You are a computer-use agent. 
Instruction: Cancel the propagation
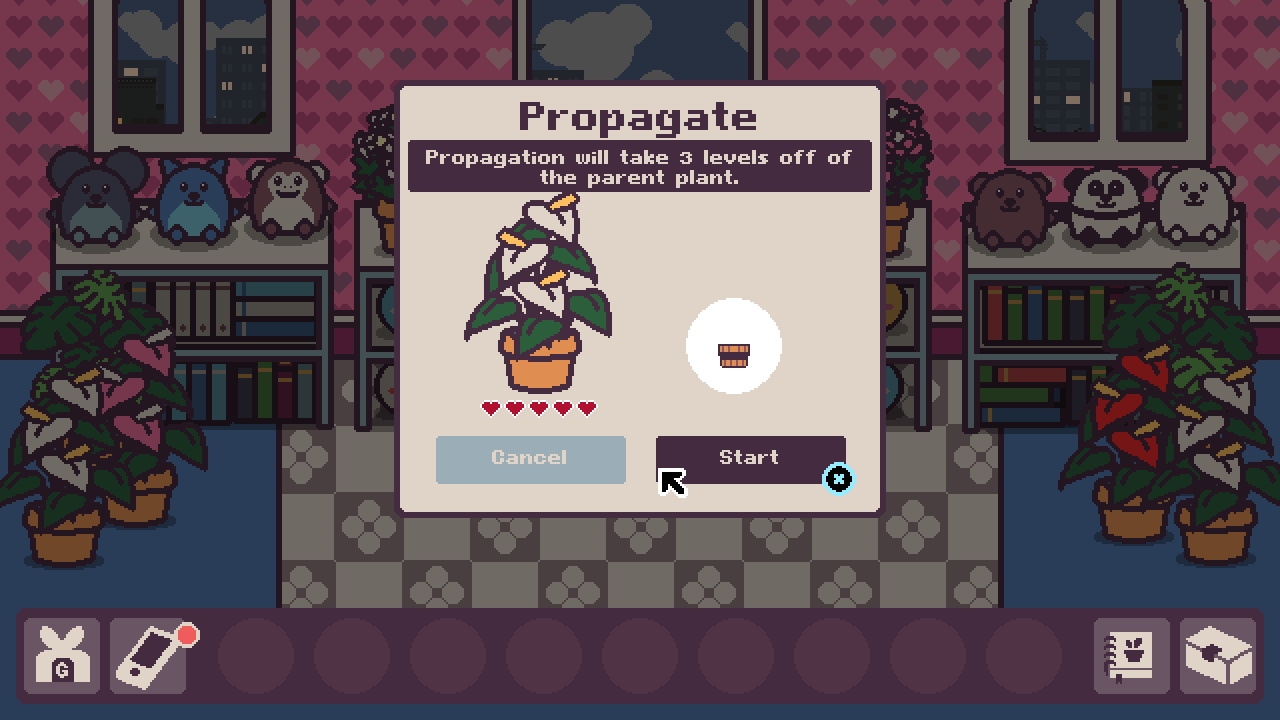pyautogui.click(x=530, y=458)
